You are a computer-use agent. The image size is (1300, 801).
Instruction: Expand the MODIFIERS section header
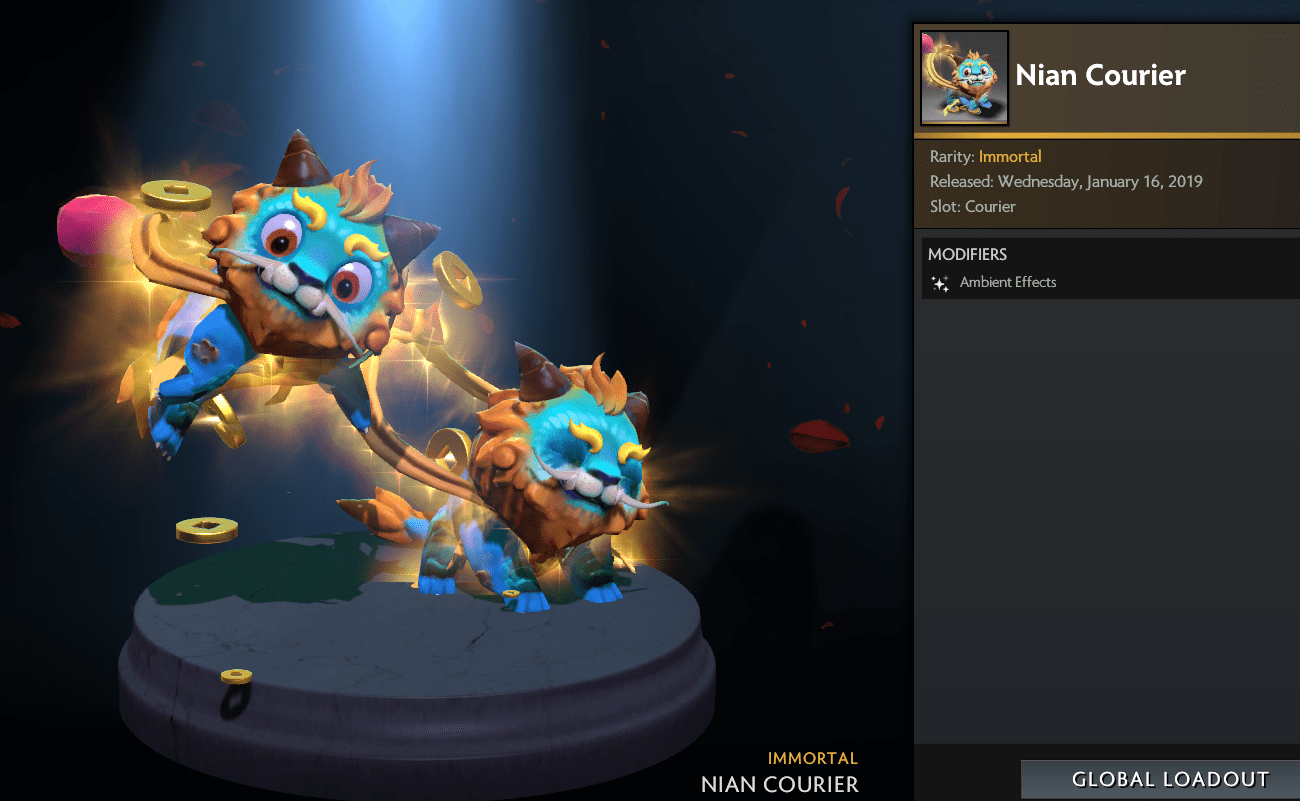(967, 254)
